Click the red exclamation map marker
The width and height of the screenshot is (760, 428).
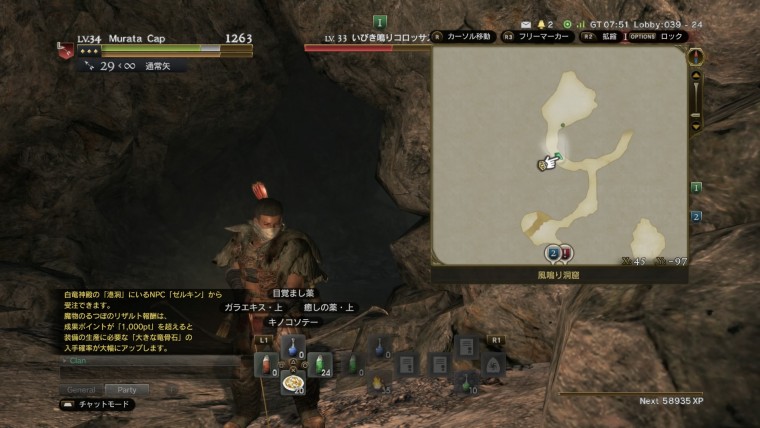566,253
